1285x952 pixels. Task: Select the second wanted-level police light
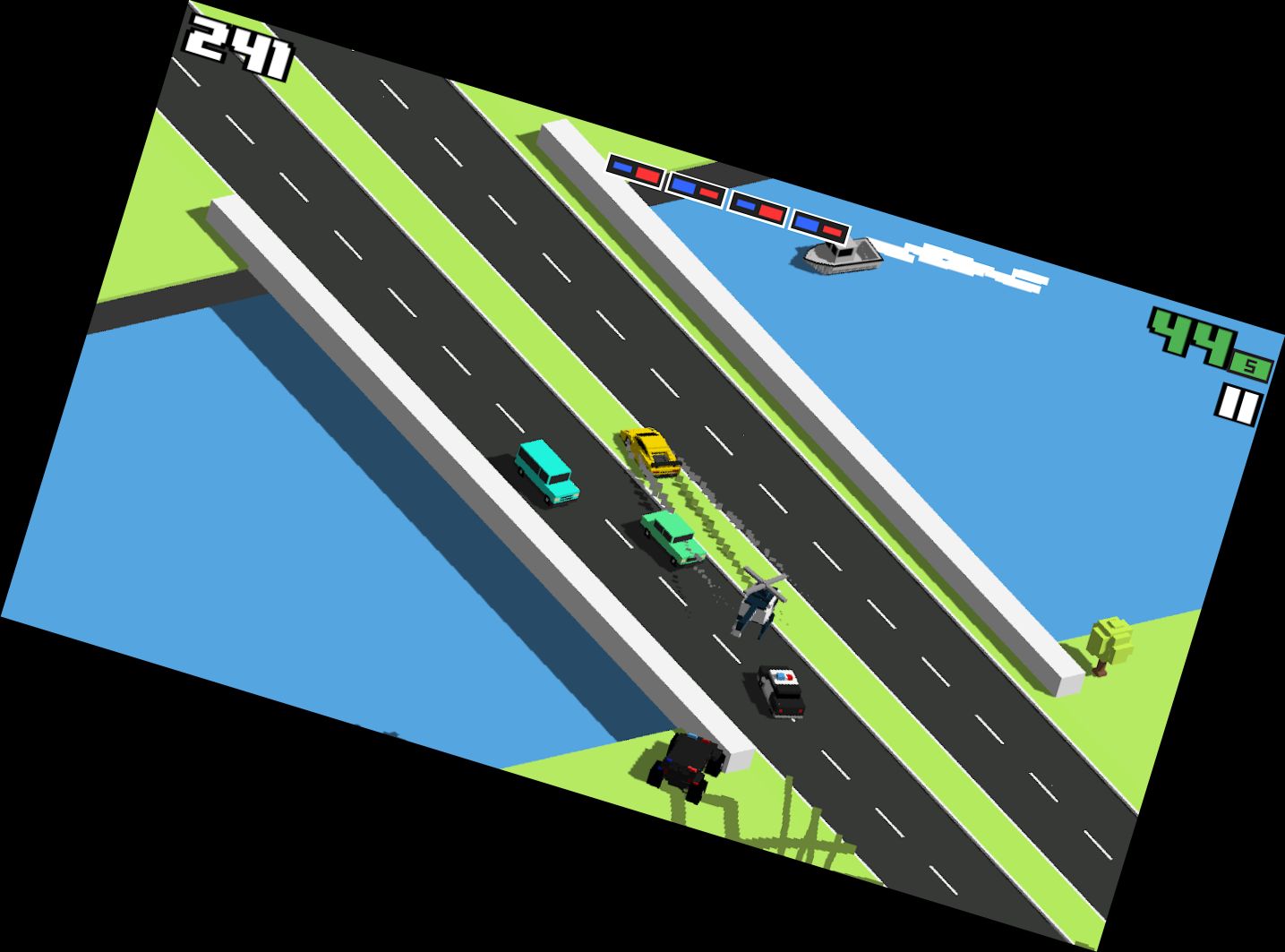(698, 189)
